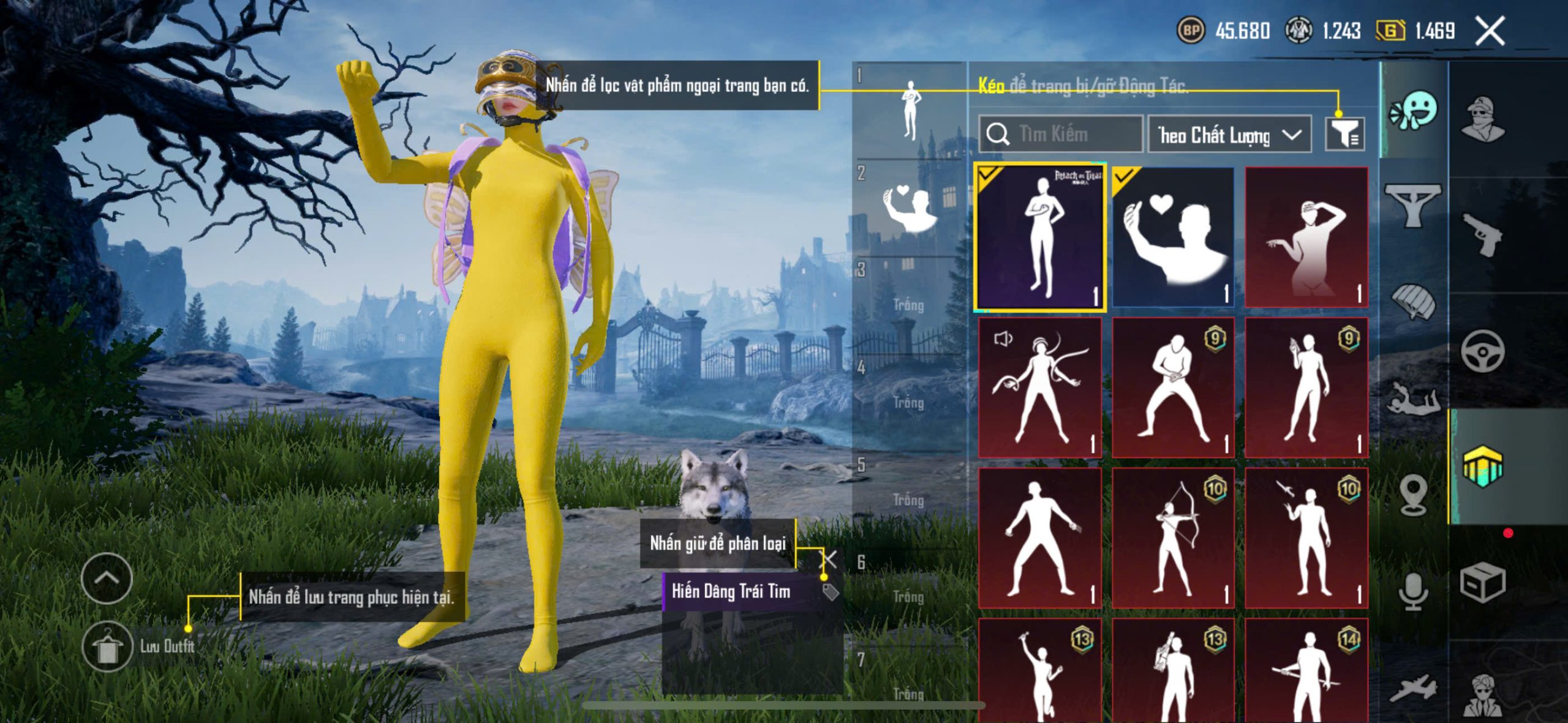1568x723 pixels.
Task: Select the emote with speaker icon
Action: pyautogui.click(x=1040, y=388)
